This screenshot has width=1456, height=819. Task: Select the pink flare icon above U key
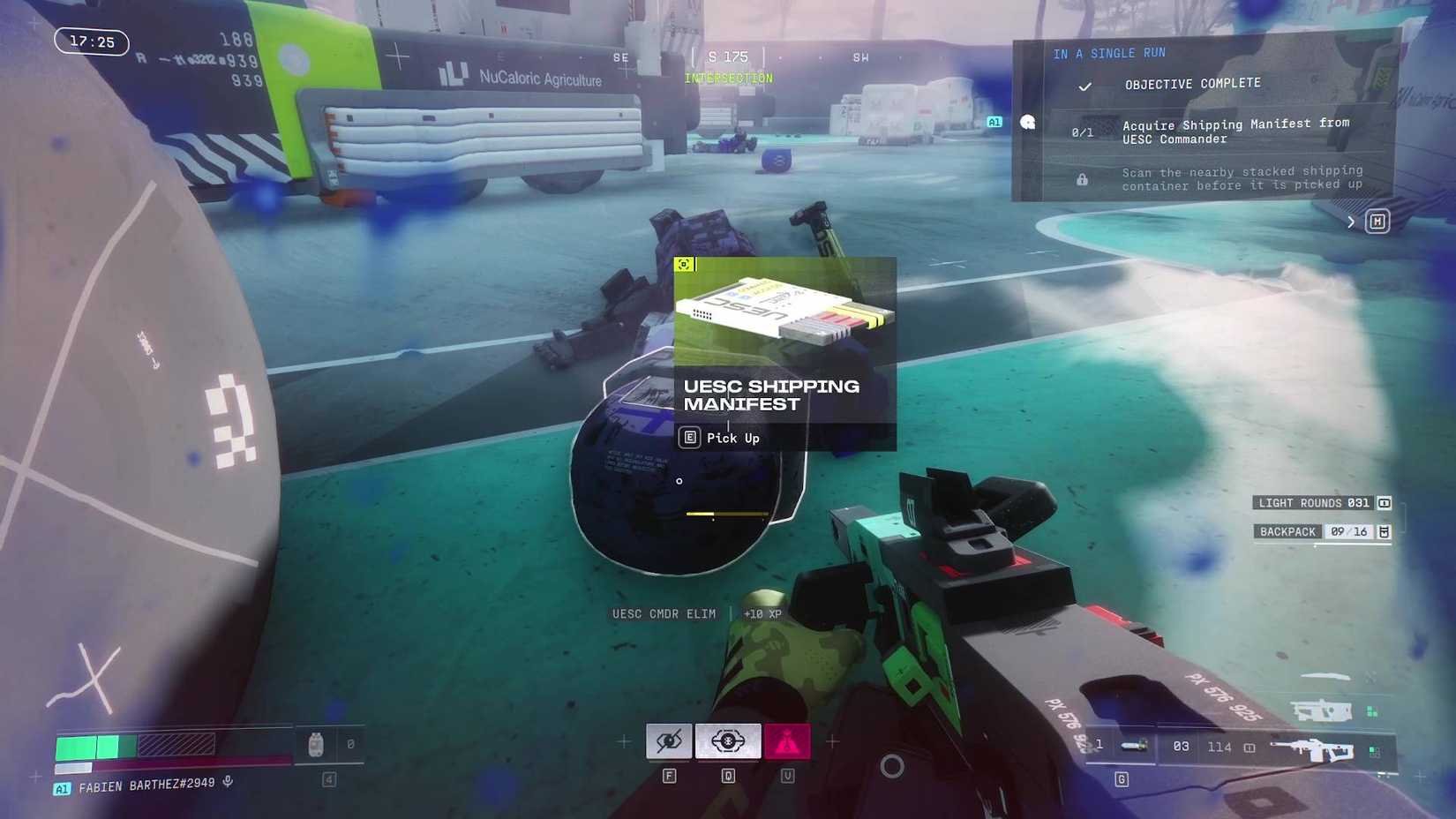[787, 741]
